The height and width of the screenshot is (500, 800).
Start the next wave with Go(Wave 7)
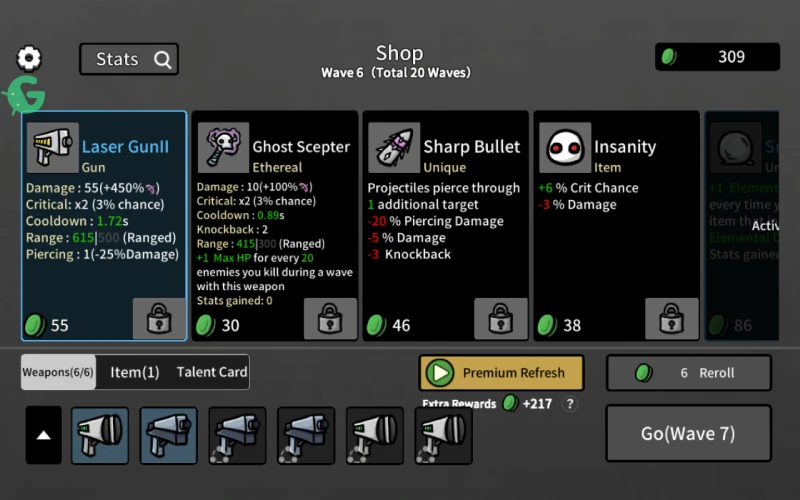(689, 434)
